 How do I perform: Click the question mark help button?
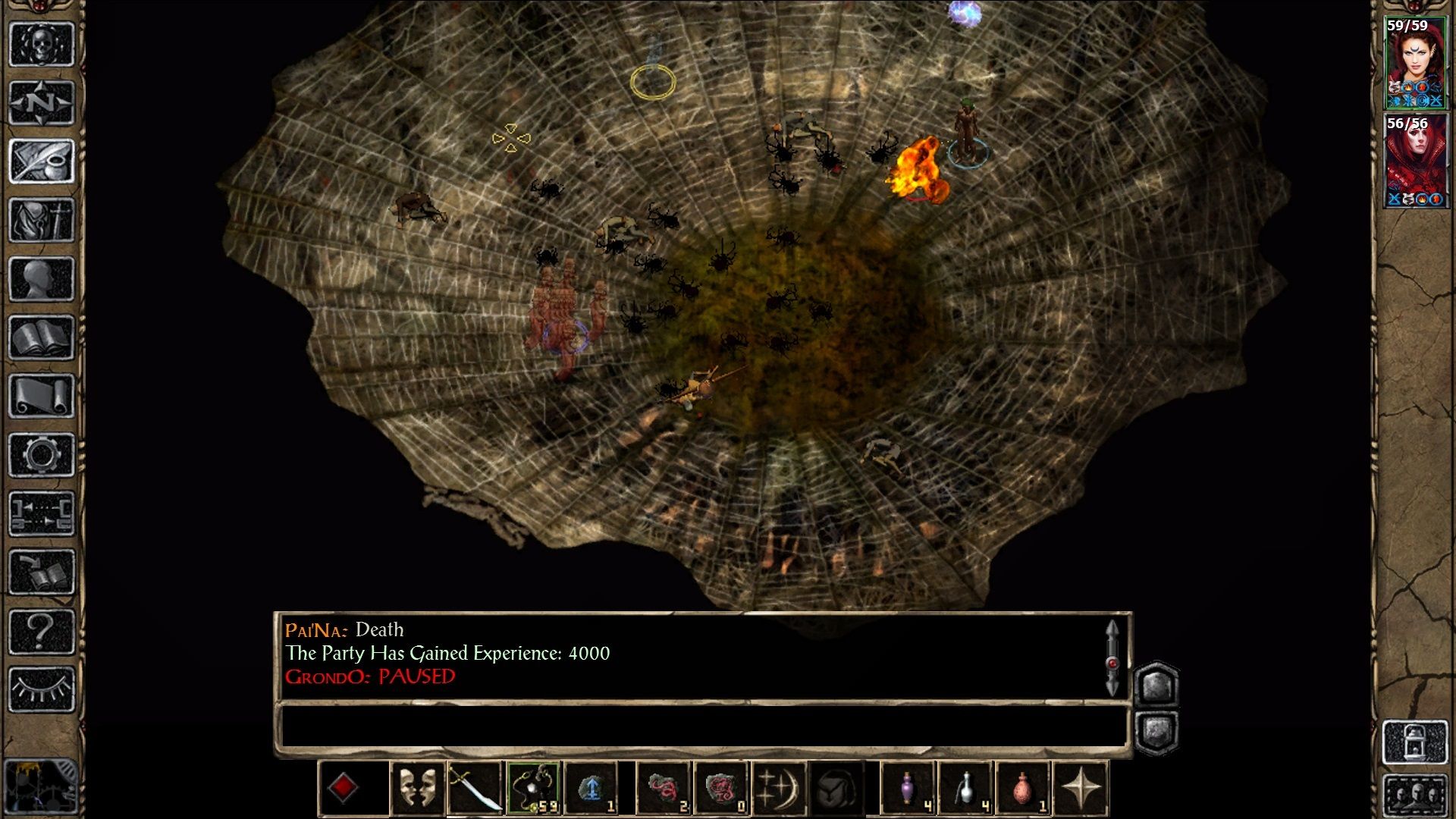pos(42,631)
